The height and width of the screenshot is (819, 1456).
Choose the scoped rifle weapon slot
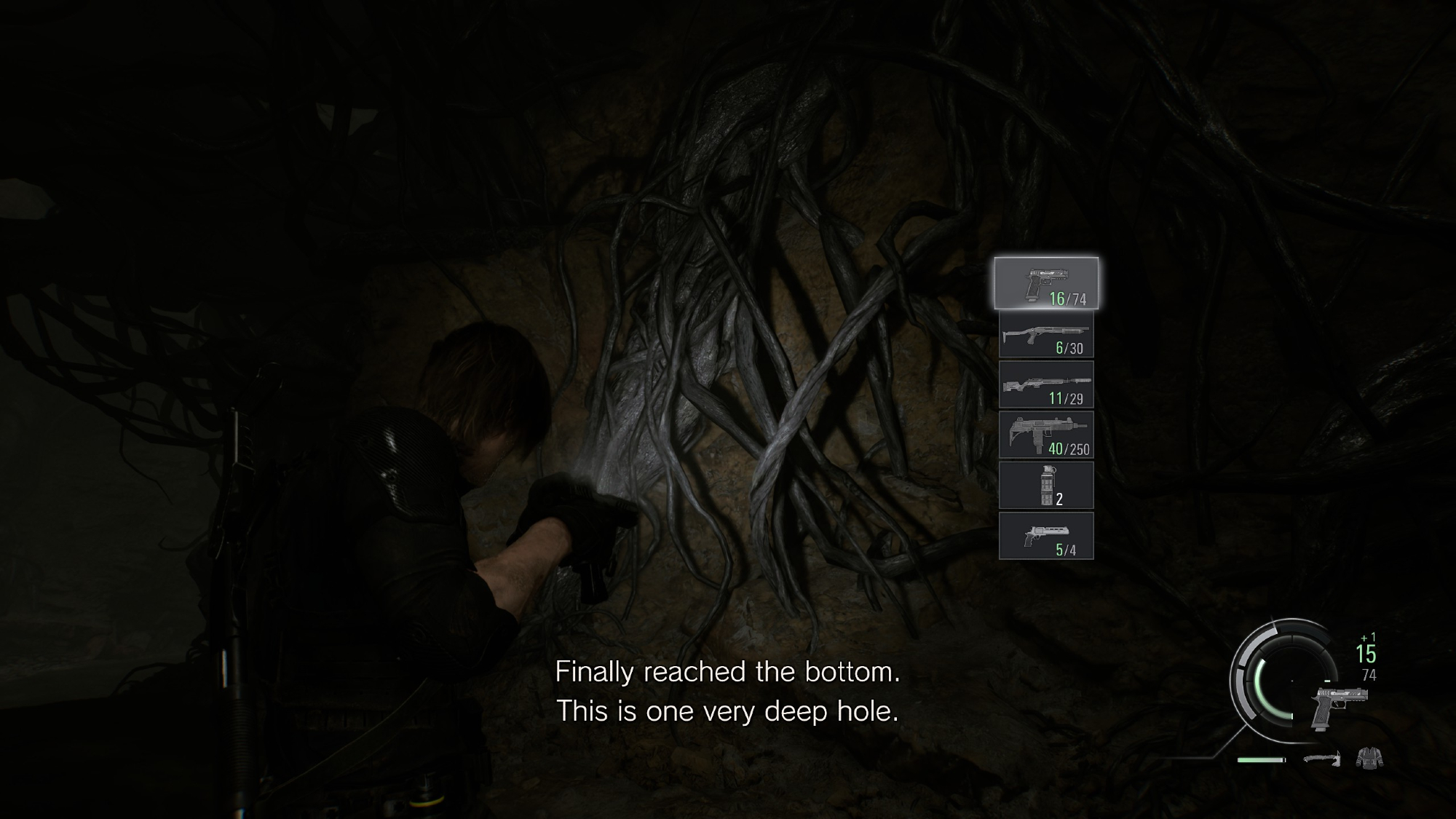1046,385
